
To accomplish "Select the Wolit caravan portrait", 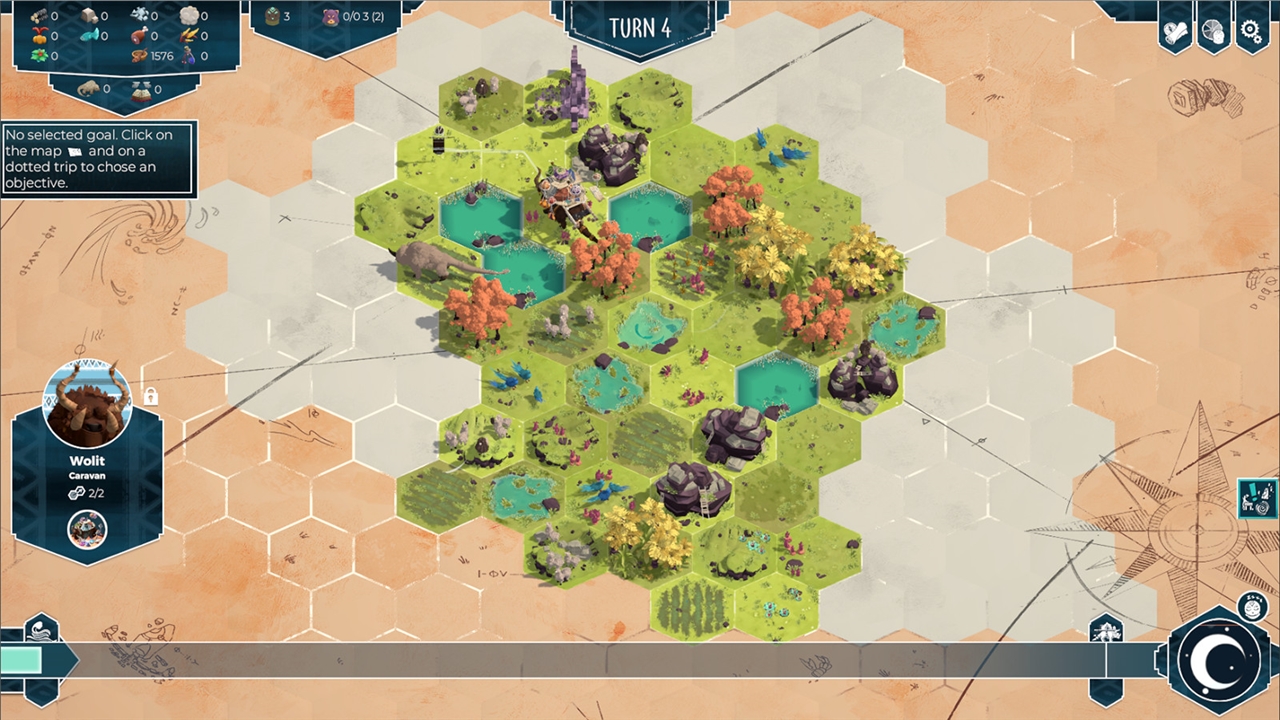I will point(88,404).
